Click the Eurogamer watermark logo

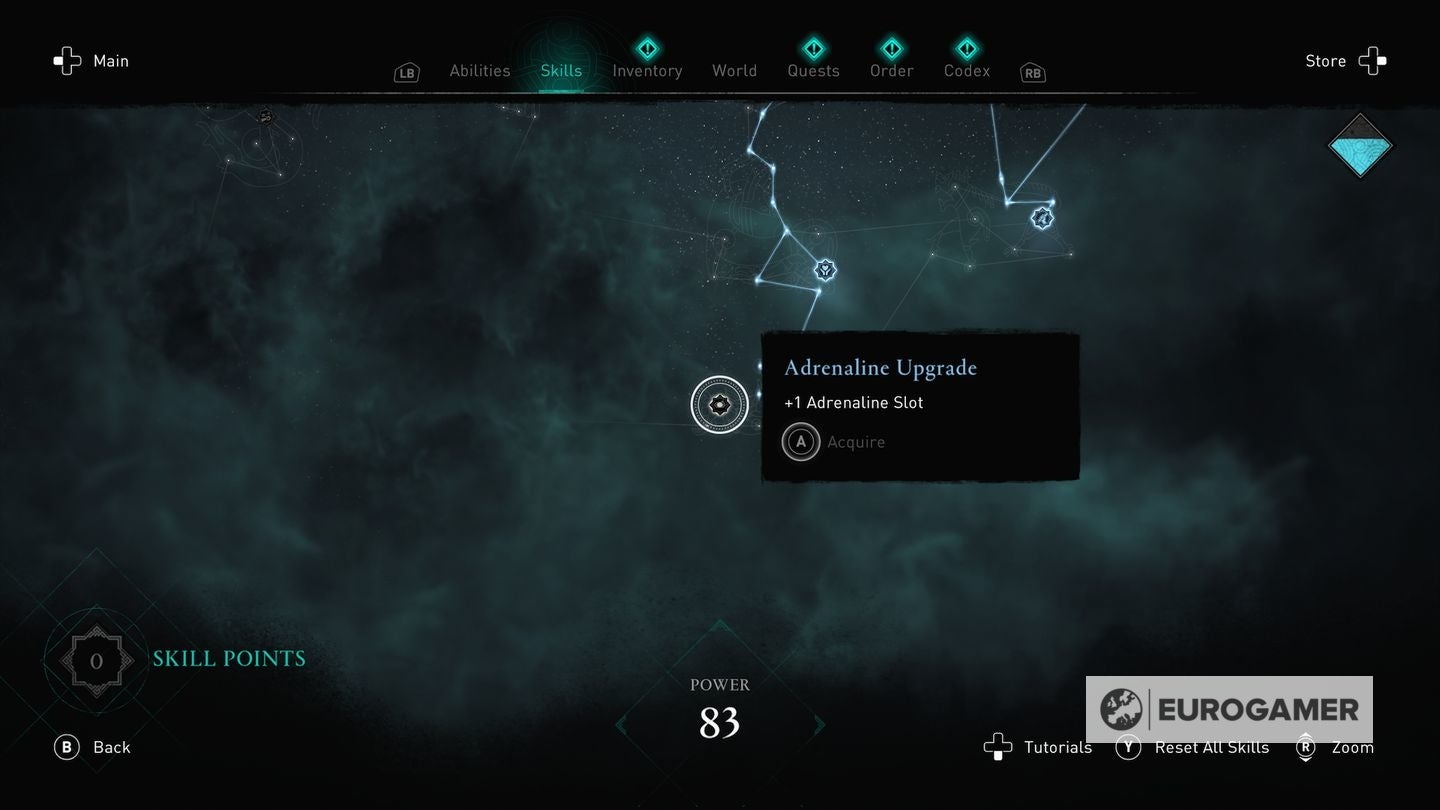1229,710
